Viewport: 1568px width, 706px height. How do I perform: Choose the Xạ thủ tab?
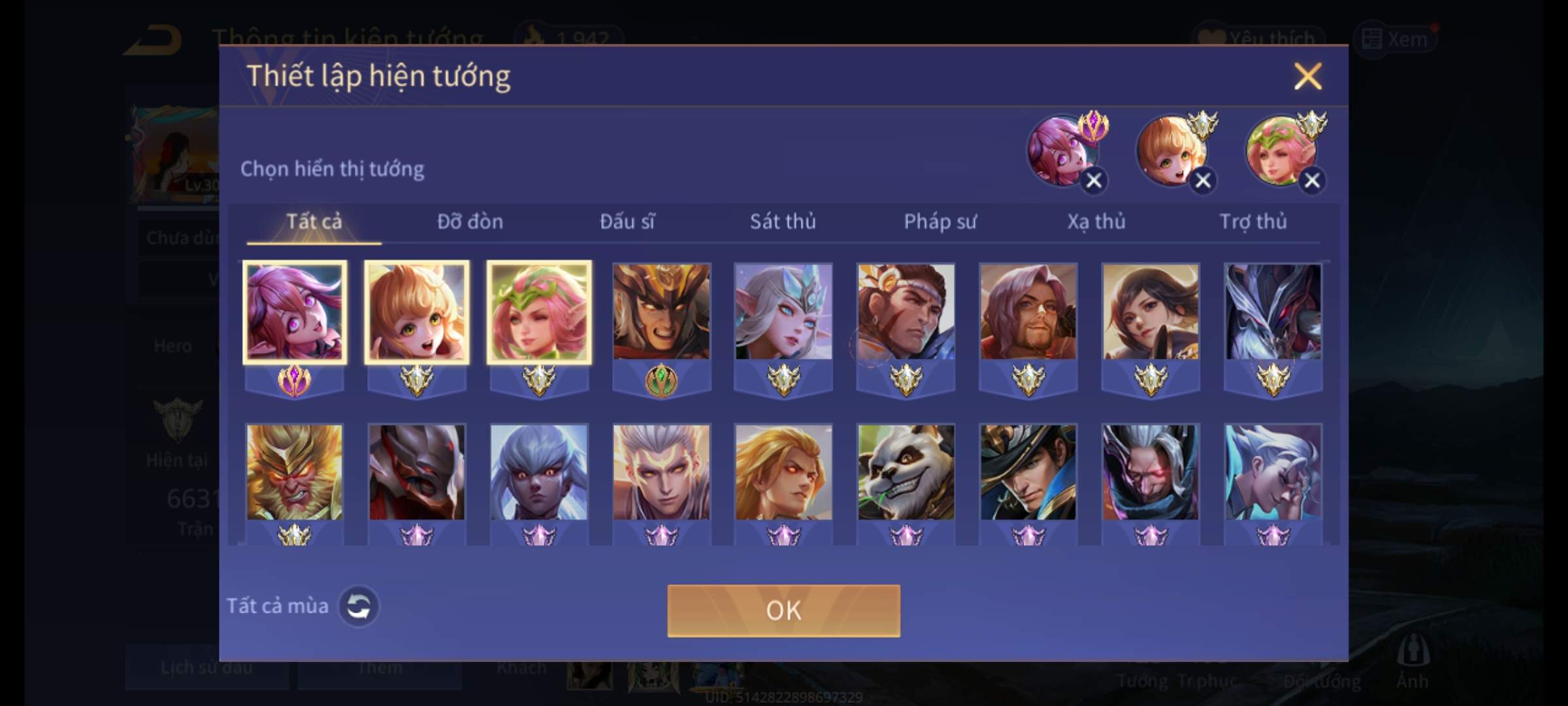point(1096,222)
